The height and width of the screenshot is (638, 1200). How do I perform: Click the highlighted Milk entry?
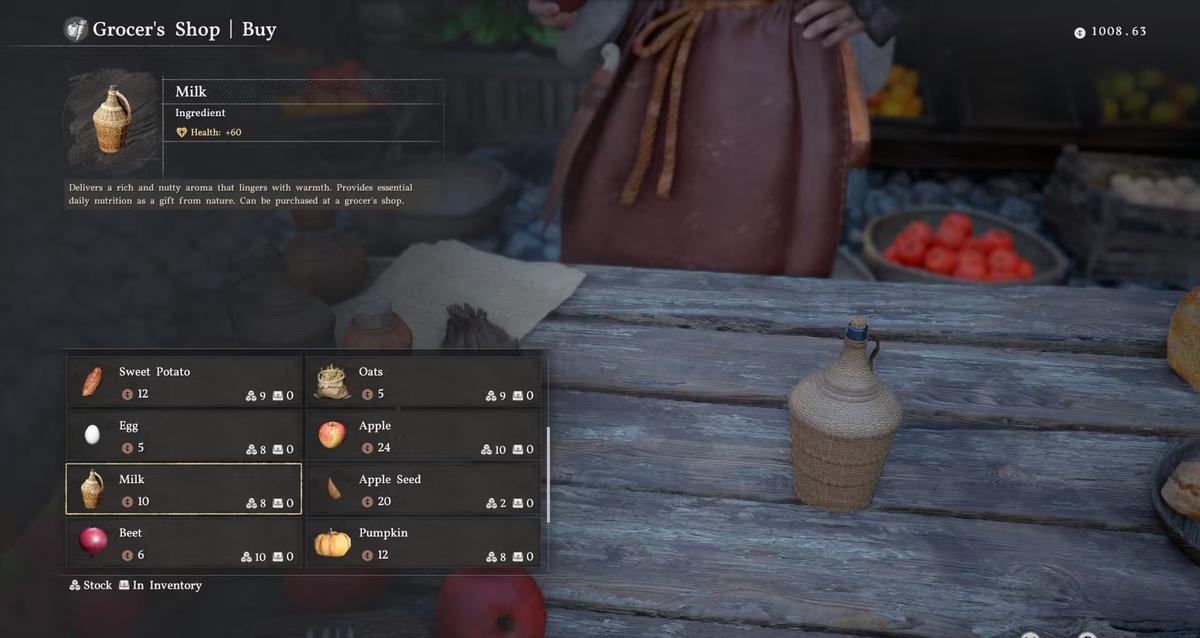184,489
